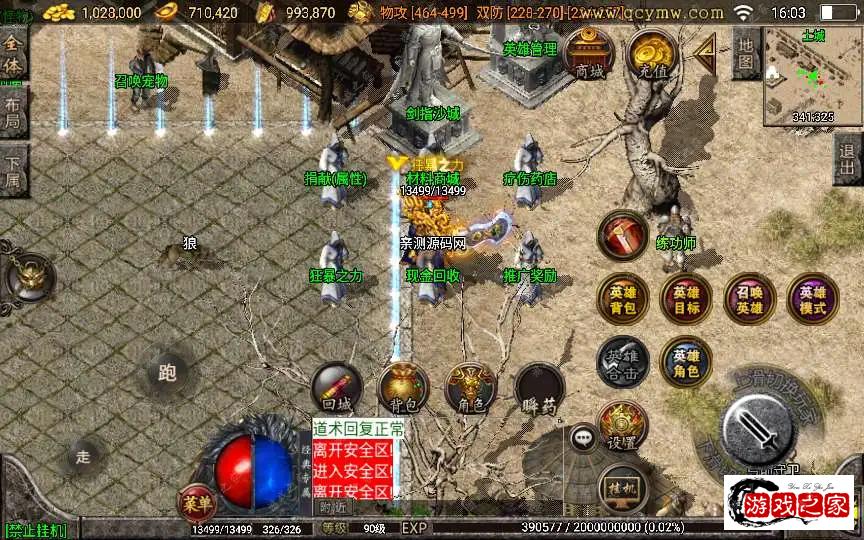Open the 菜单 menu button
864x540 pixels.
[x=196, y=501]
